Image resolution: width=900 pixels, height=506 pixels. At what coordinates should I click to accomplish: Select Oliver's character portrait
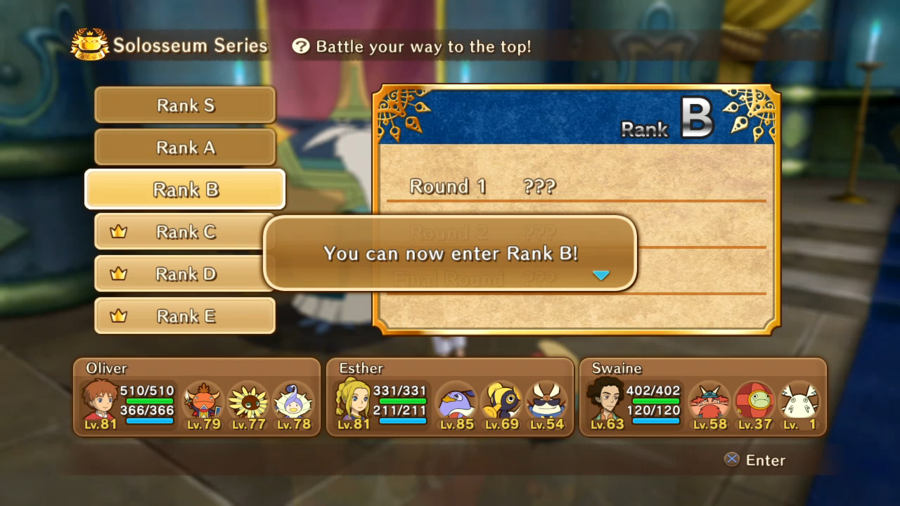[99, 400]
